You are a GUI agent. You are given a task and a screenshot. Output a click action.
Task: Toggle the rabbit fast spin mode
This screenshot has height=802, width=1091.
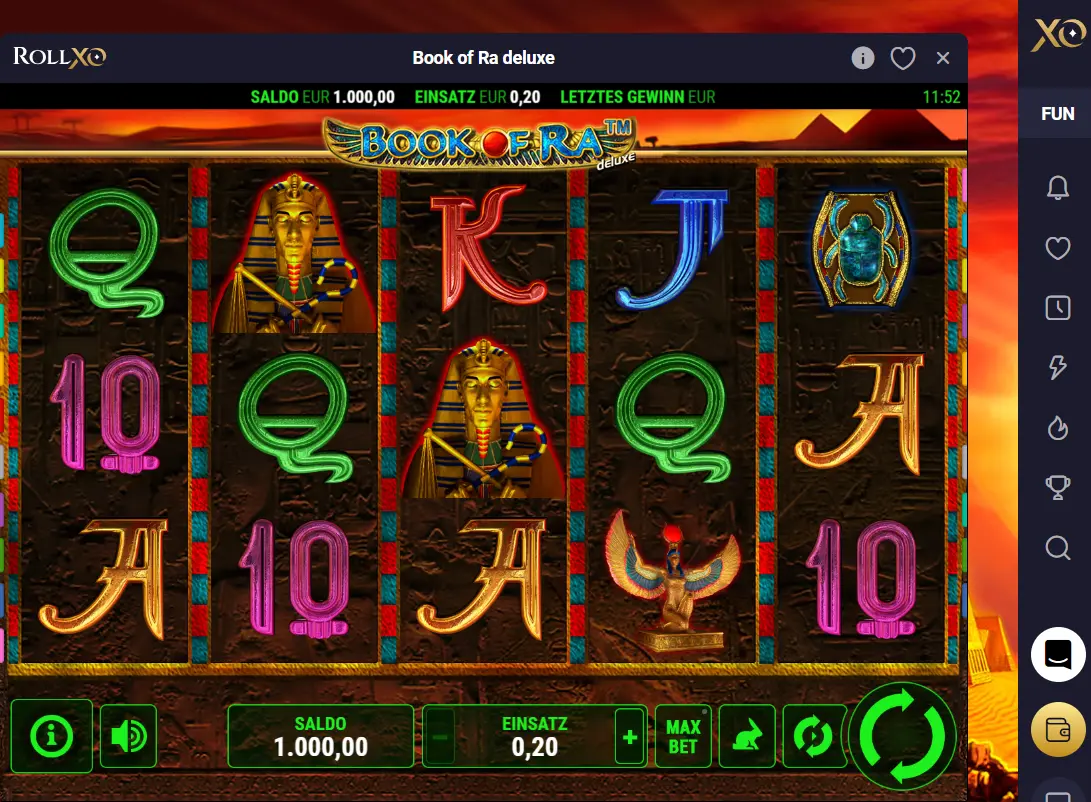point(746,737)
